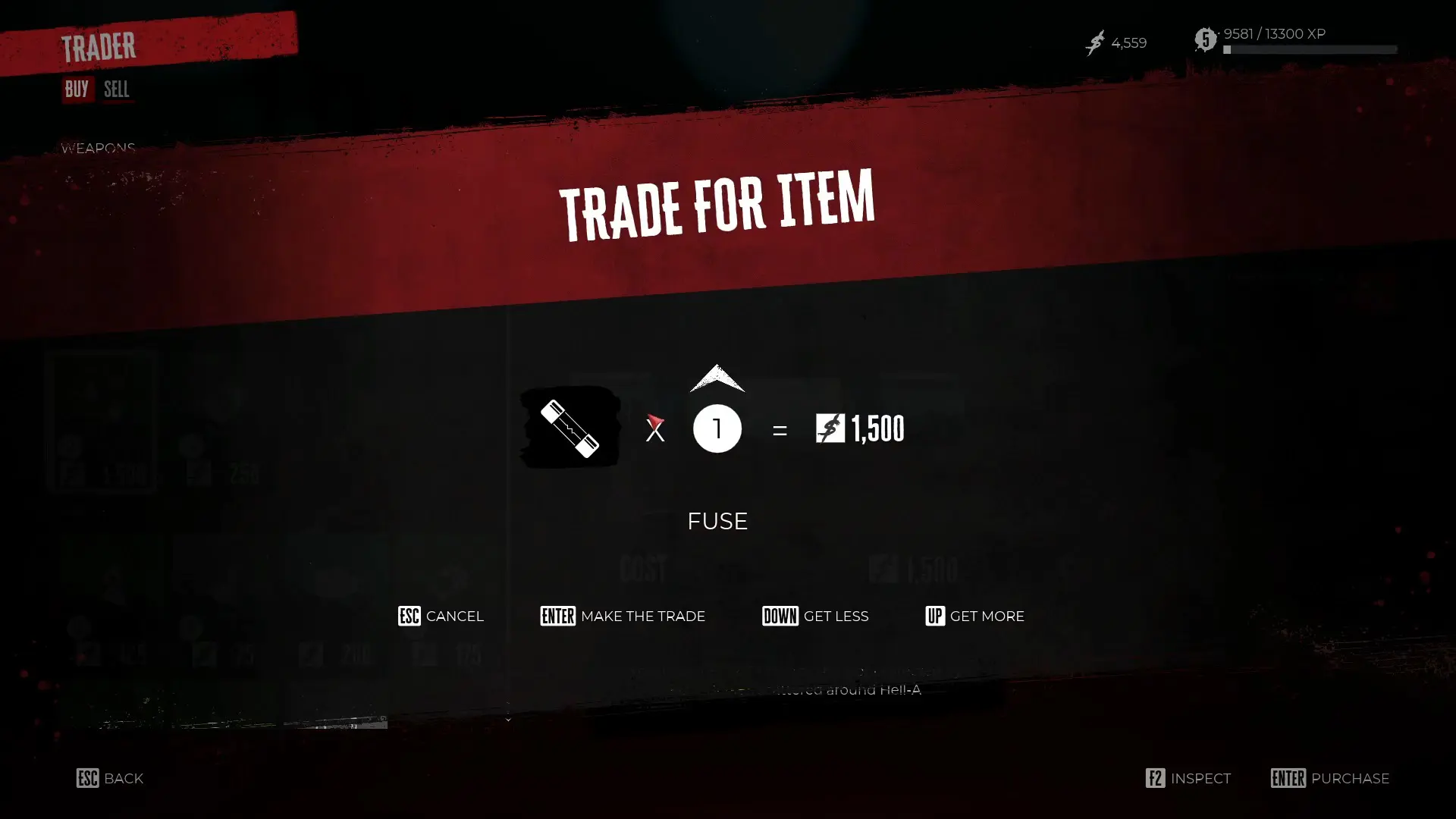
Task: Open the quantity counter circle showing 1
Action: (x=717, y=428)
